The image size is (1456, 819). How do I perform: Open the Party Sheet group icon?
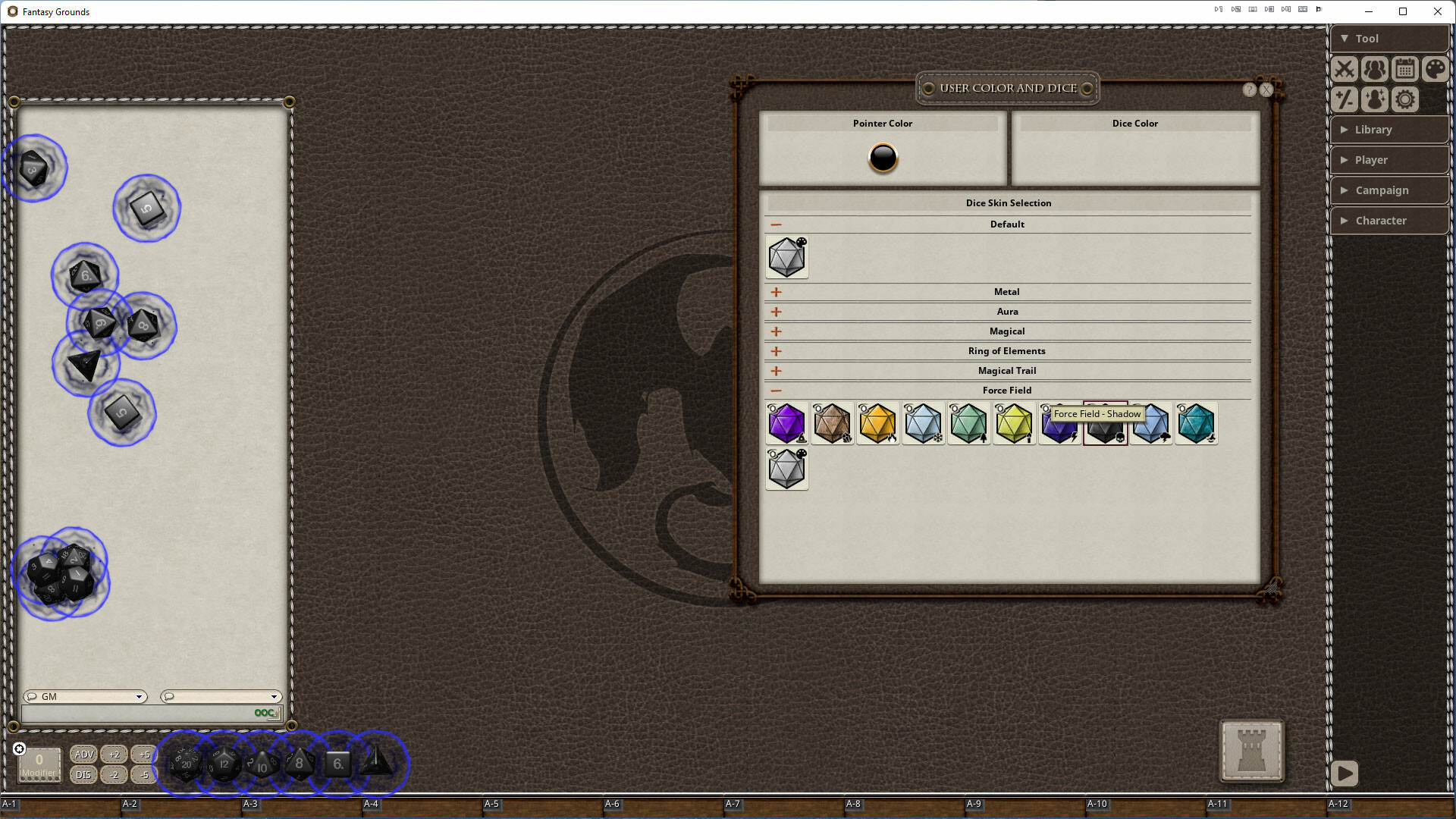coord(1374,69)
